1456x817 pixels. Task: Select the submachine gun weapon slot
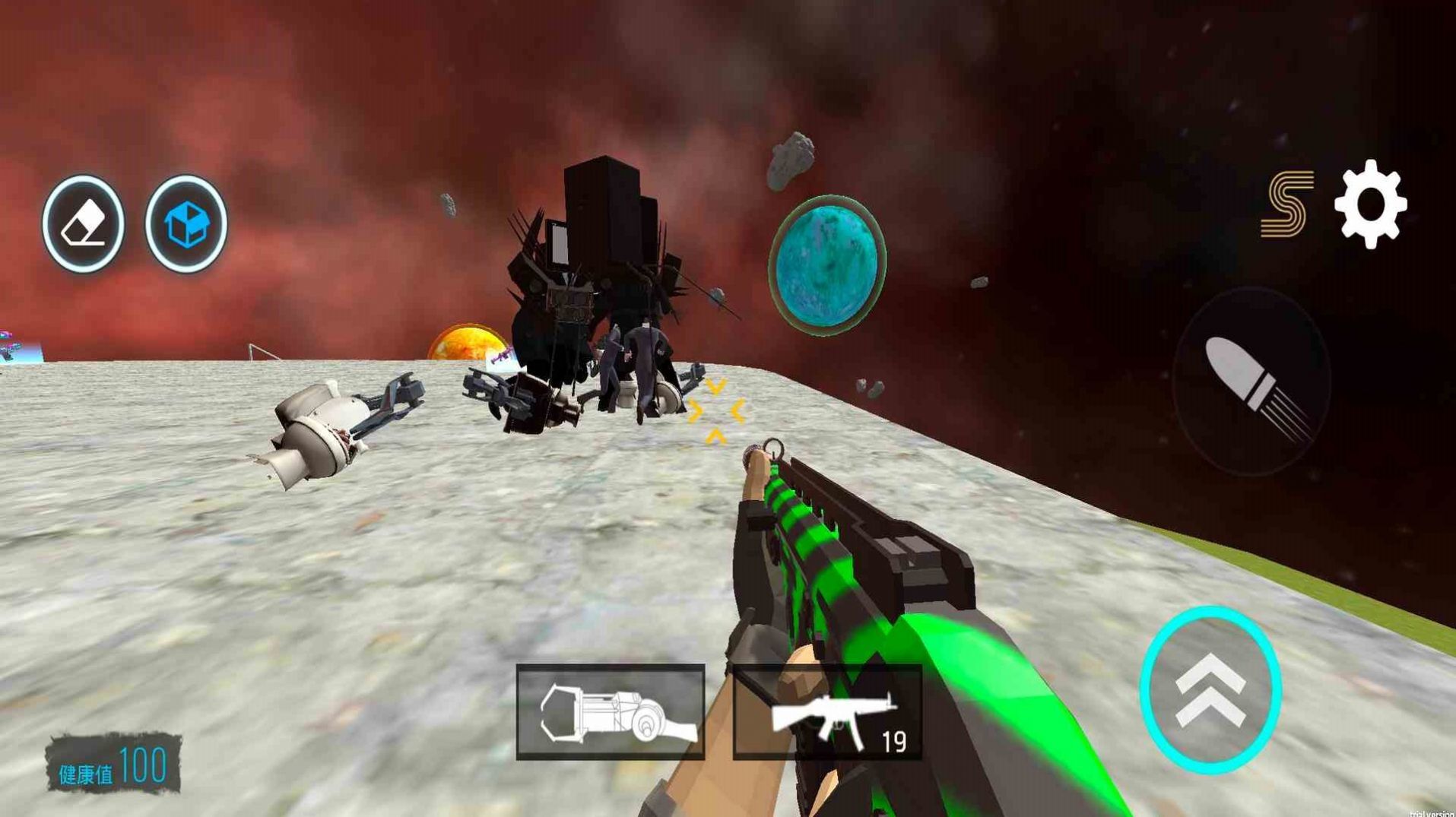click(x=827, y=712)
